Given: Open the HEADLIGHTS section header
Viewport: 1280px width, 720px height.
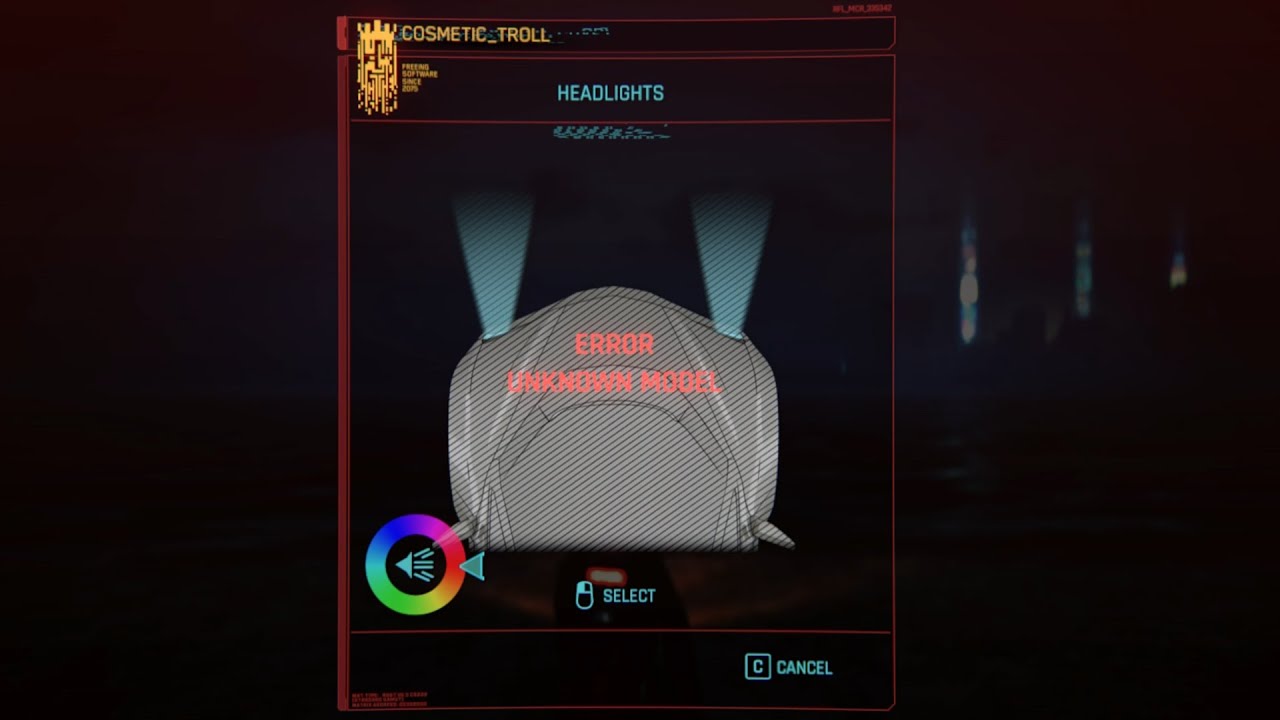Looking at the screenshot, I should pyautogui.click(x=612, y=93).
